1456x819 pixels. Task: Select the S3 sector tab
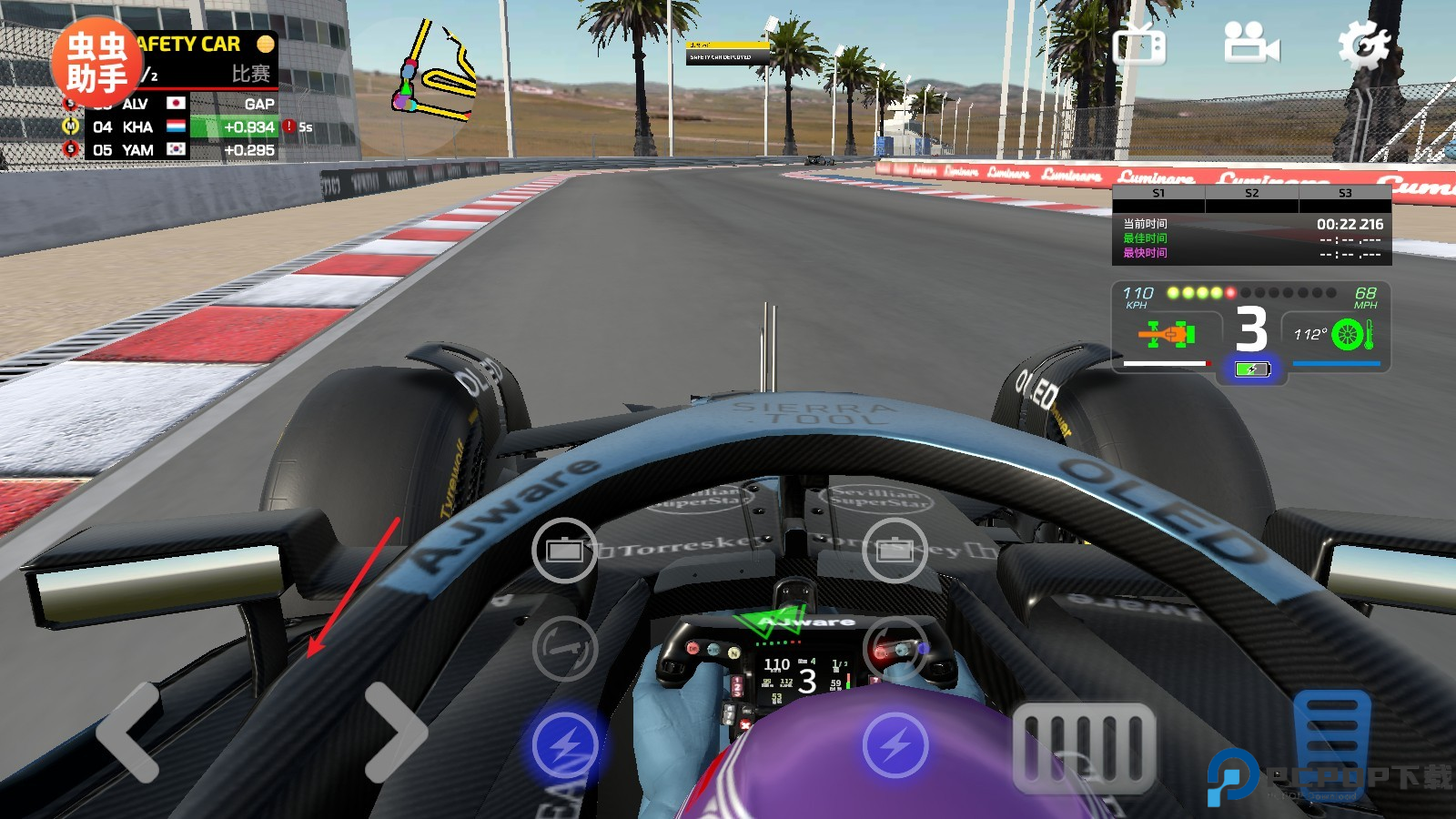click(1344, 193)
